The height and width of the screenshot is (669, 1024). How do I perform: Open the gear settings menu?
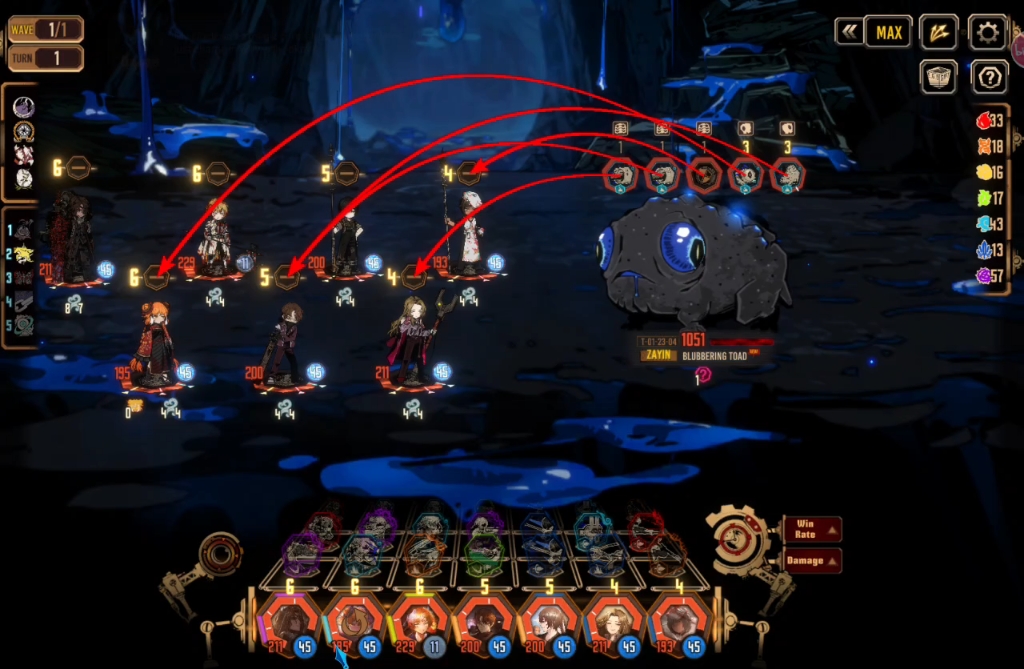click(987, 32)
